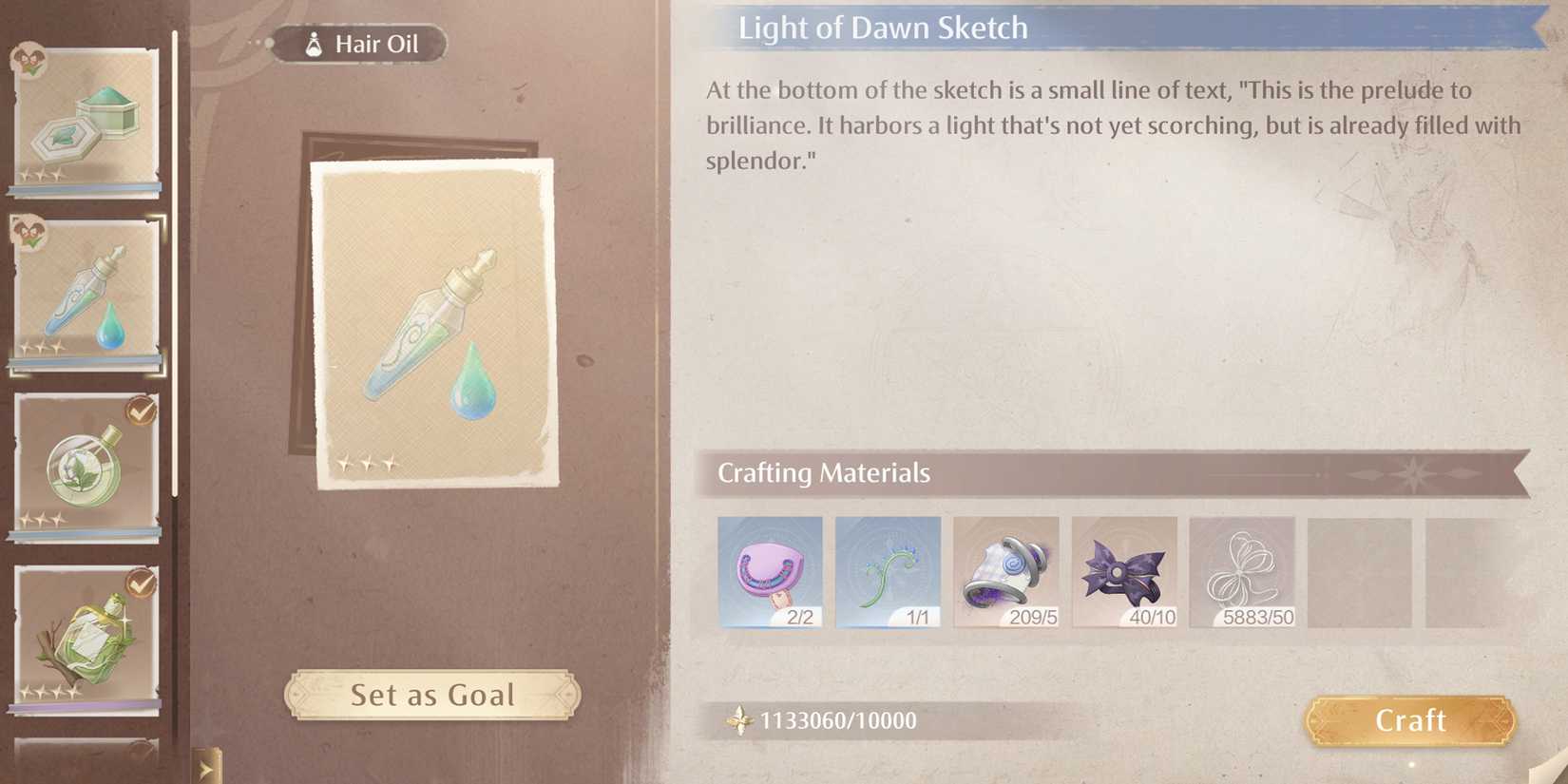
Task: Toggle the checkmark on the four-star perfume recipe
Action: pyautogui.click(x=141, y=583)
